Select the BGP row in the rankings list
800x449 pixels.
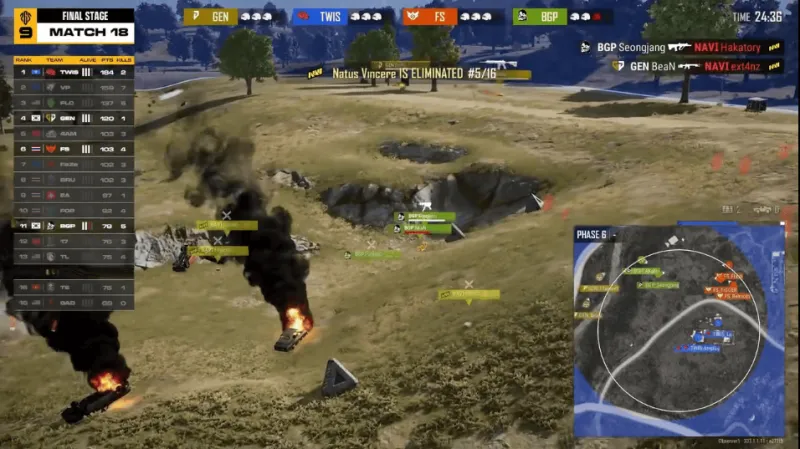pos(73,226)
